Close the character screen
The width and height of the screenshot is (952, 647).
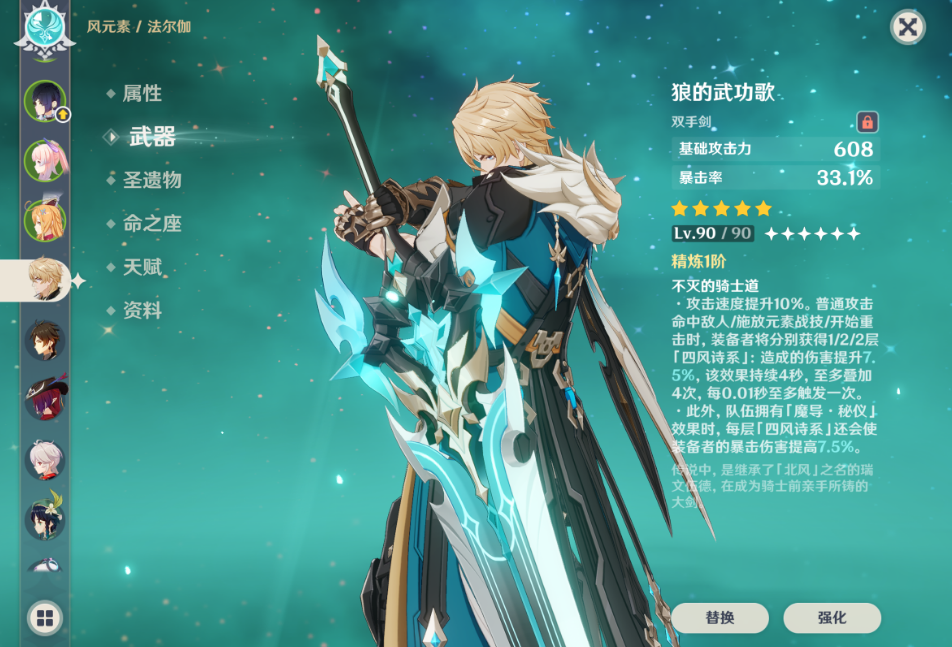907,27
